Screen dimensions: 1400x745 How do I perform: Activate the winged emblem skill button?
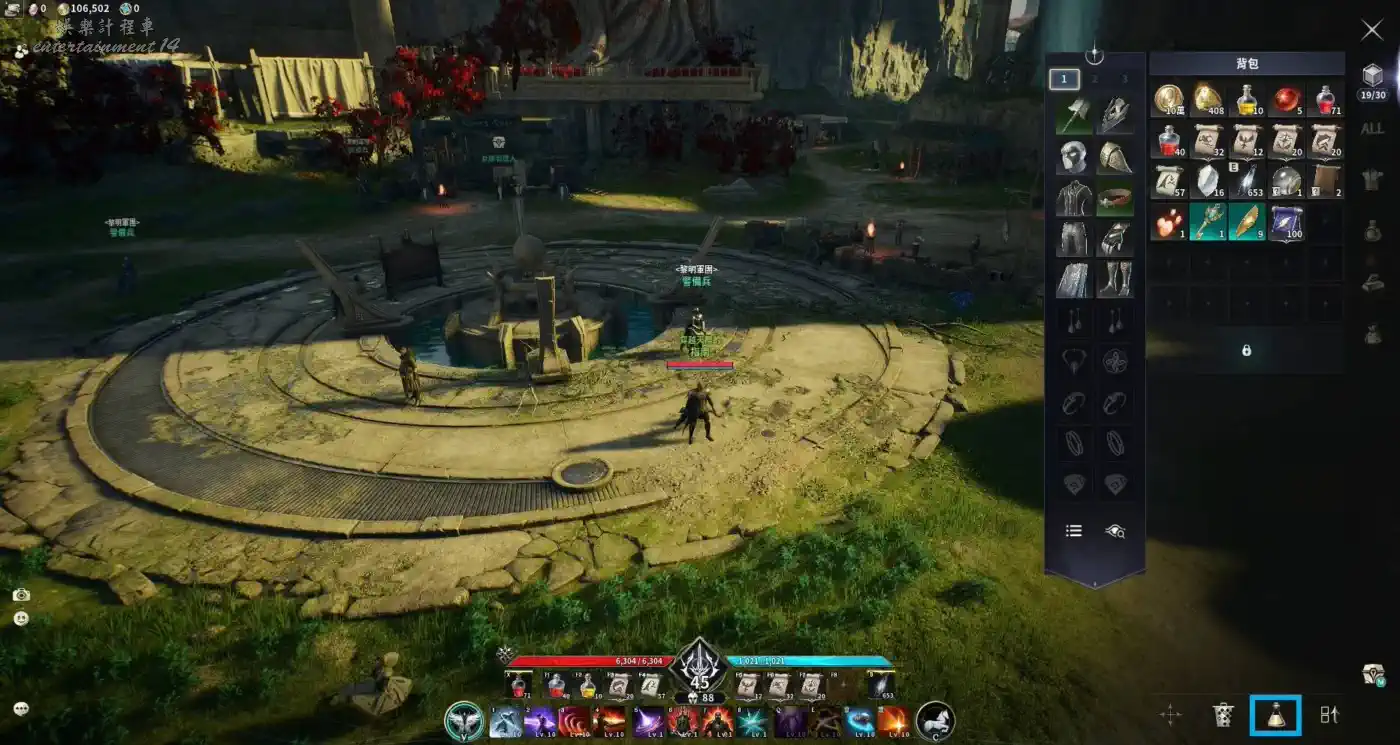click(464, 721)
